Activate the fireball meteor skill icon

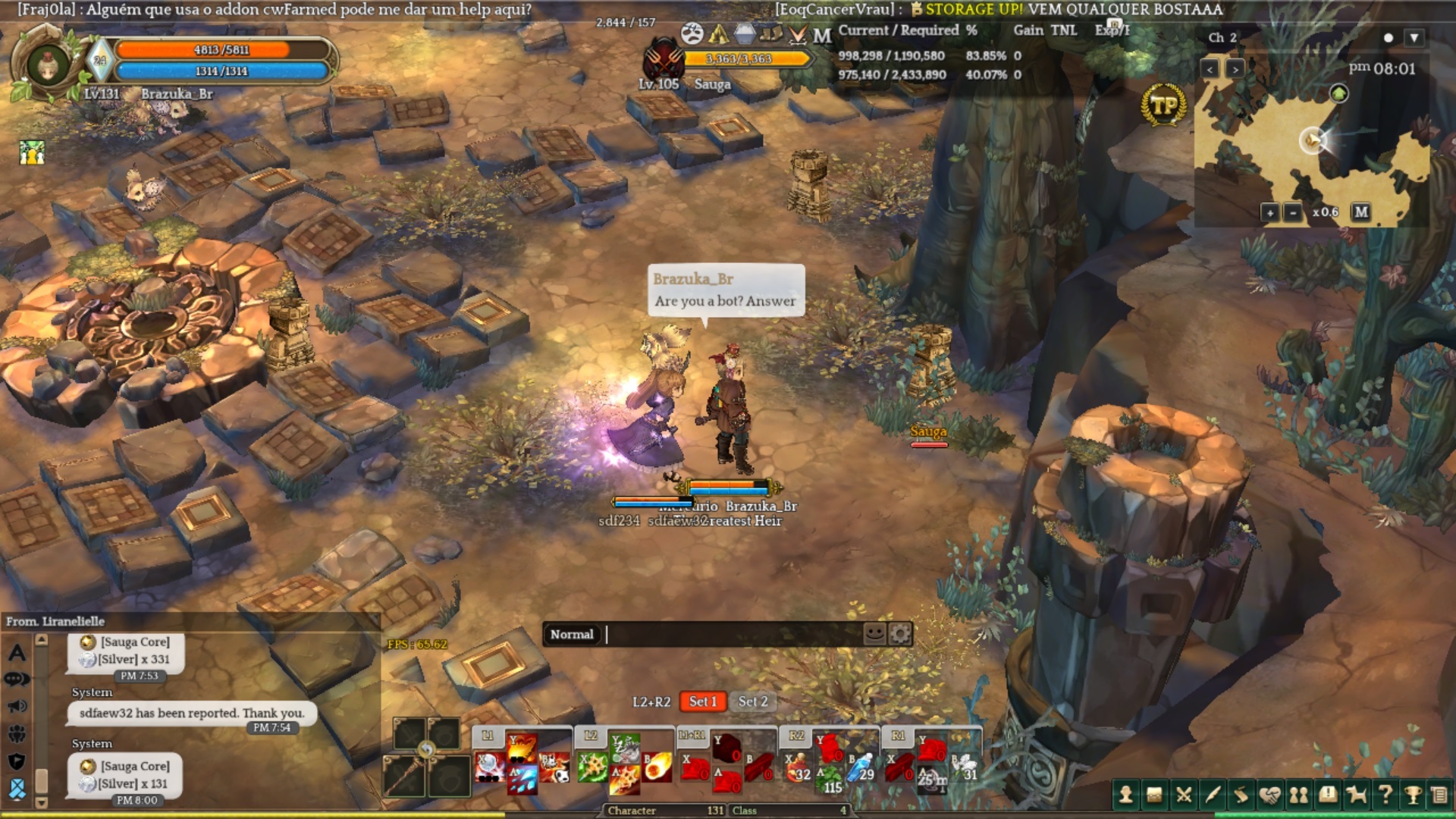tap(657, 767)
